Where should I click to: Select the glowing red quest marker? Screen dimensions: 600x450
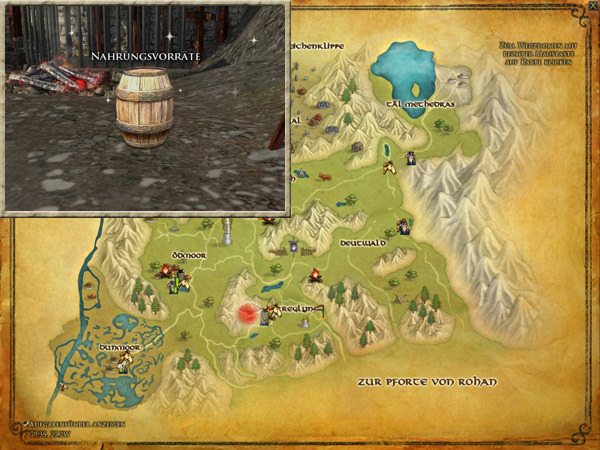tap(243, 313)
